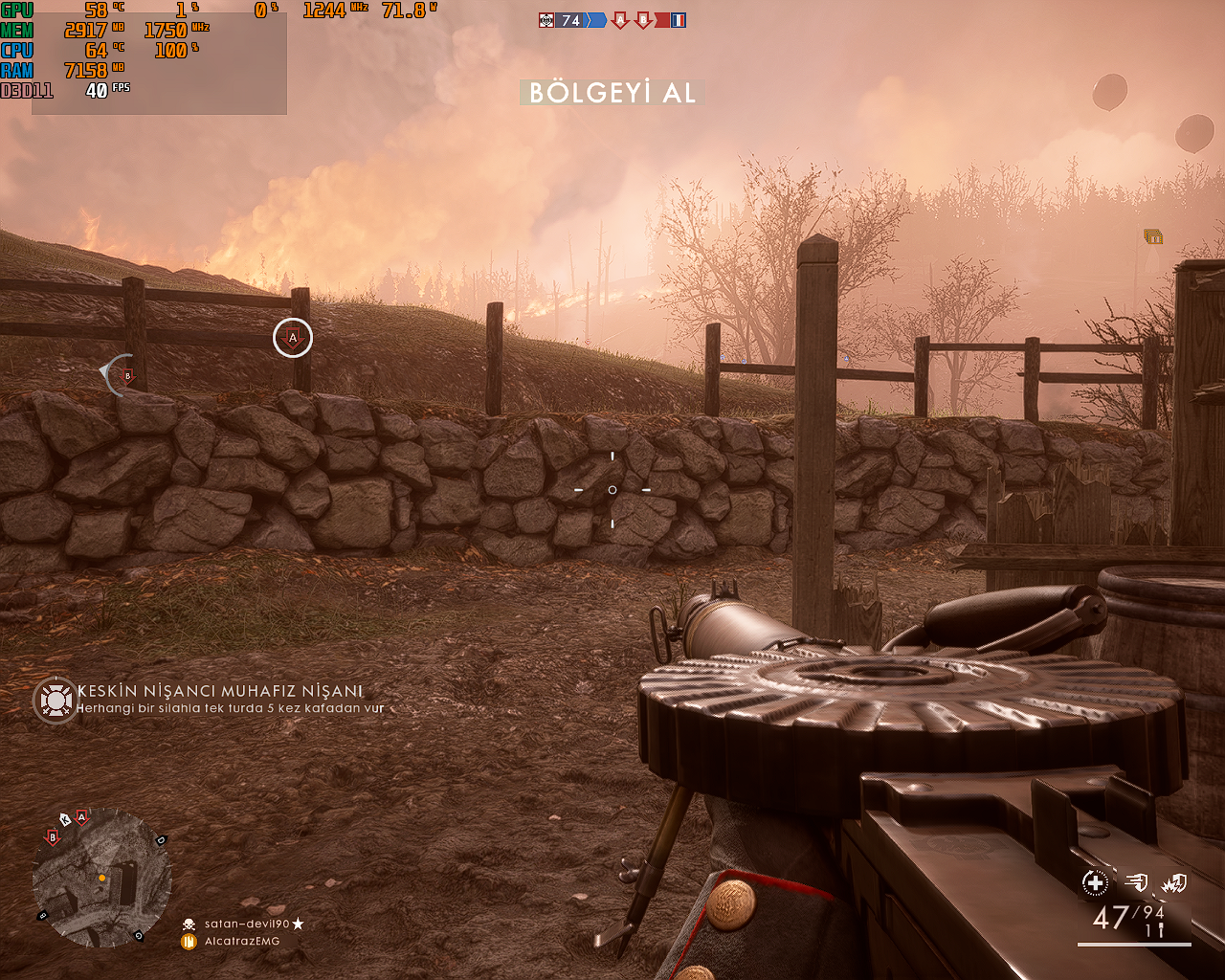Screen dimensions: 1225x980
Task: Click the B flag marker on the minimap
Action: [x=53, y=837]
